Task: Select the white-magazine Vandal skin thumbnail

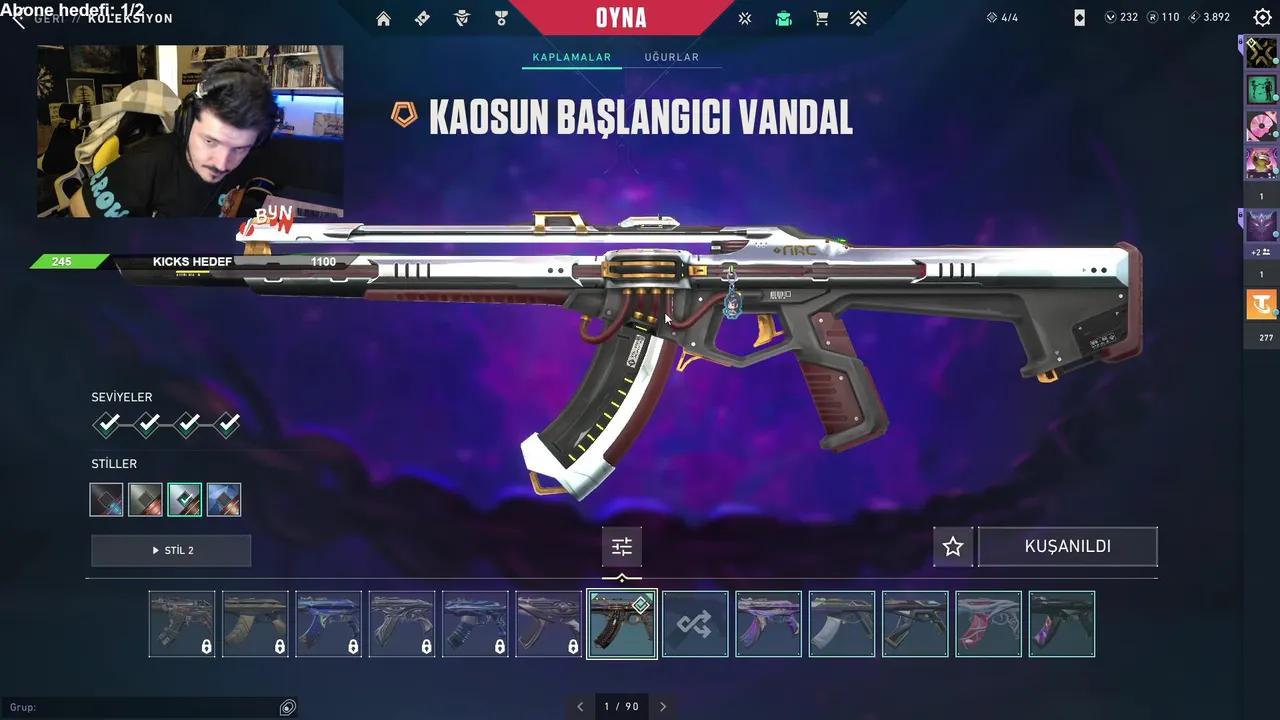Action: click(x=841, y=624)
